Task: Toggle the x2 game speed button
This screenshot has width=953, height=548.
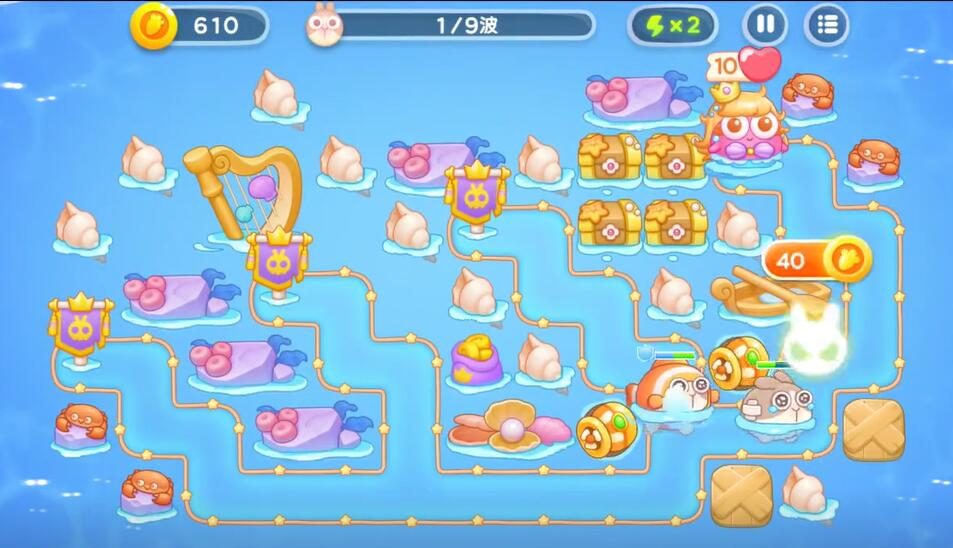Action: click(x=673, y=25)
